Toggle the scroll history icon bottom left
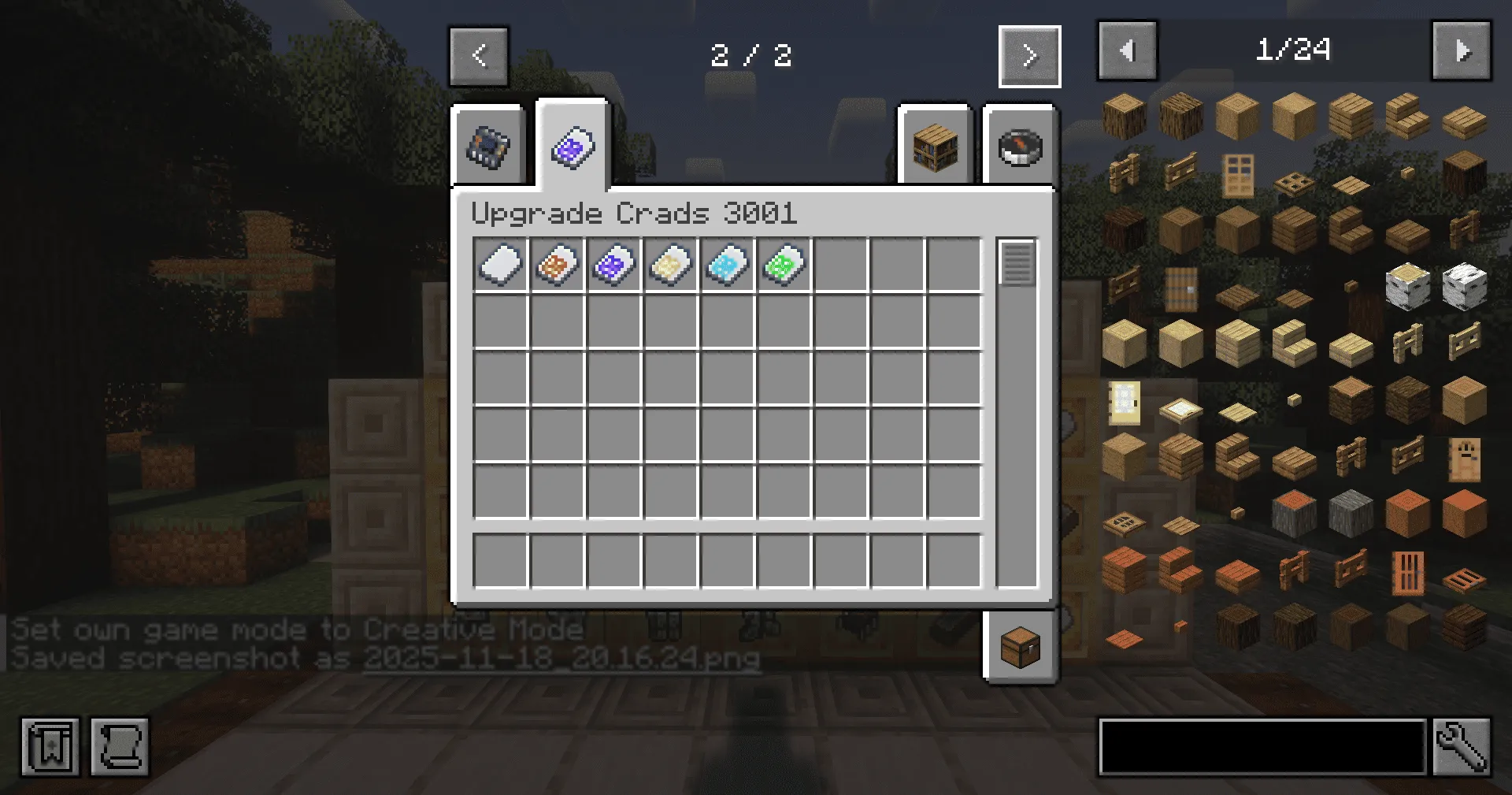 tap(120, 747)
